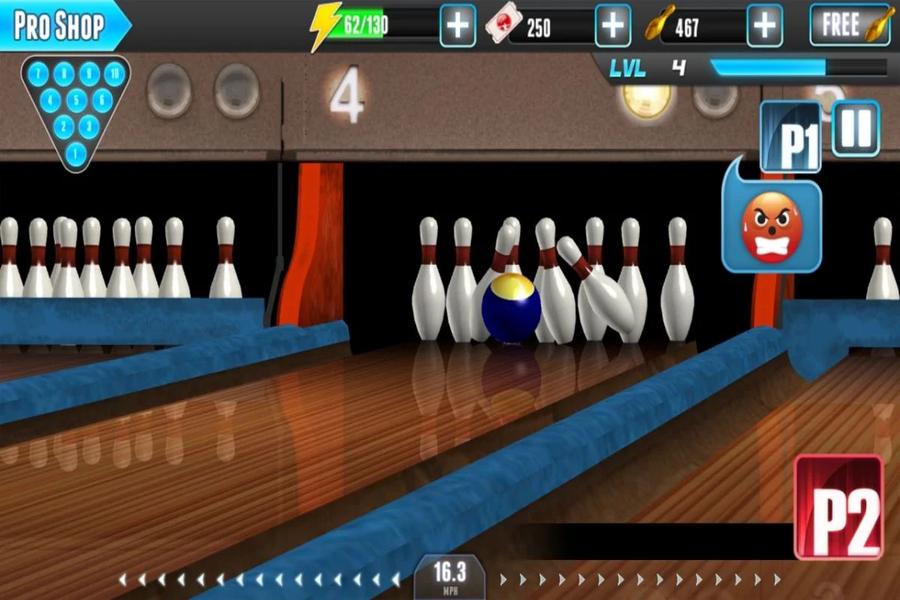Screen dimensions: 900x600
Task: Select the P2 player badge
Action: point(839,507)
